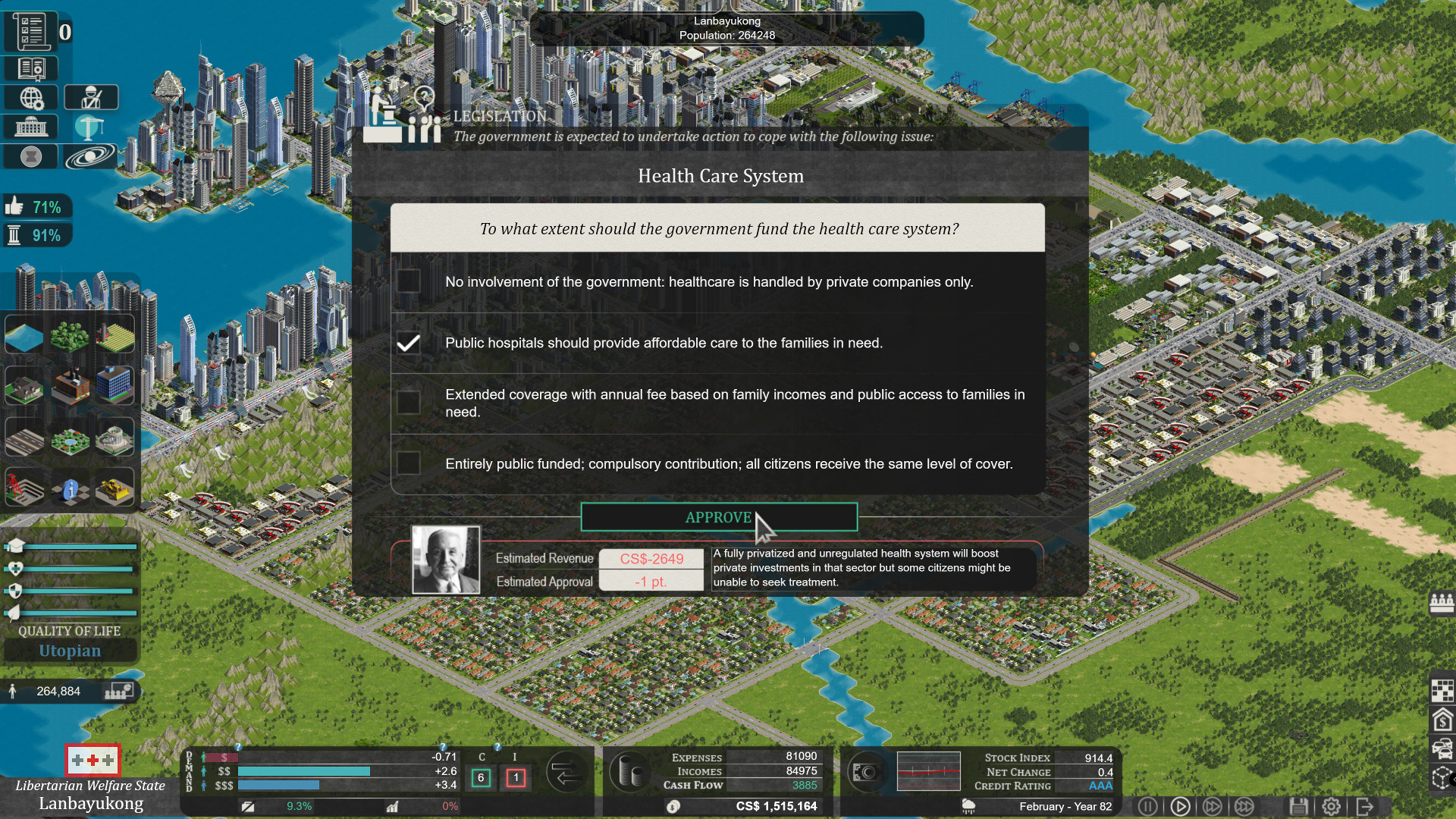The width and height of the screenshot is (1456, 819).
Task: Select the entirely public funded healthcare option
Action: tap(409, 463)
